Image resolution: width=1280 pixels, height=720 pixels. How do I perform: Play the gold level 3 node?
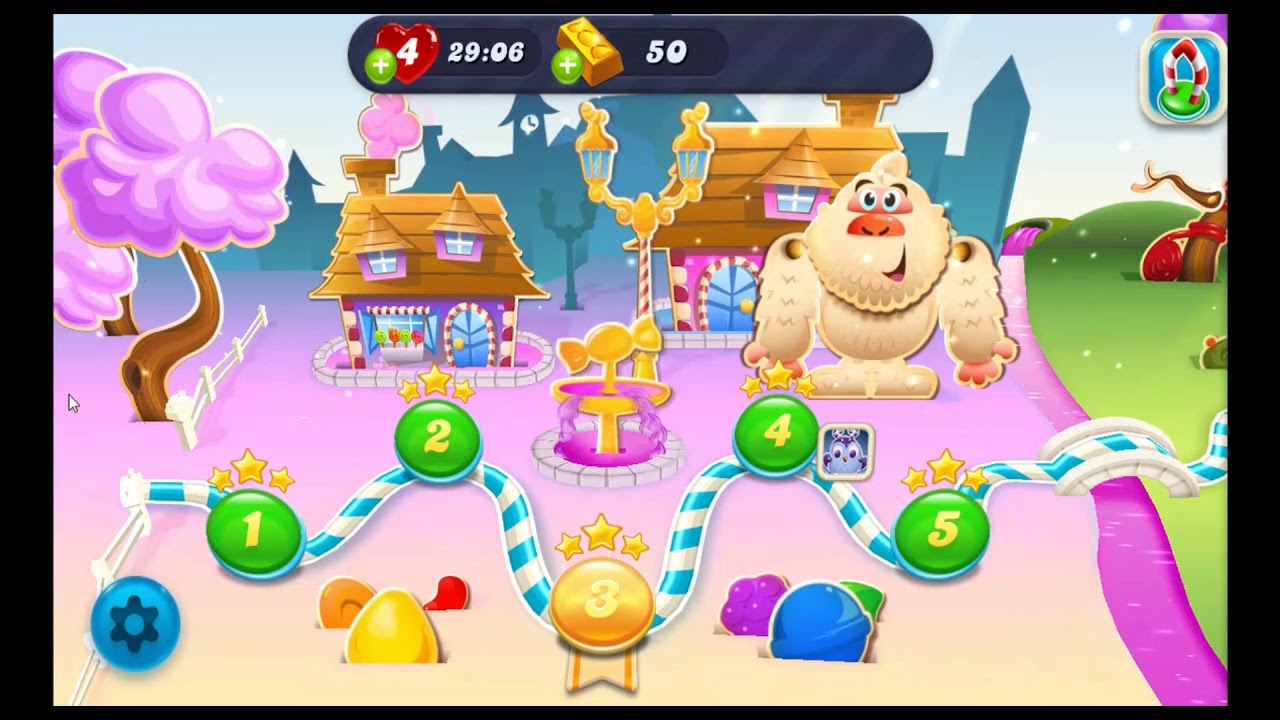601,599
